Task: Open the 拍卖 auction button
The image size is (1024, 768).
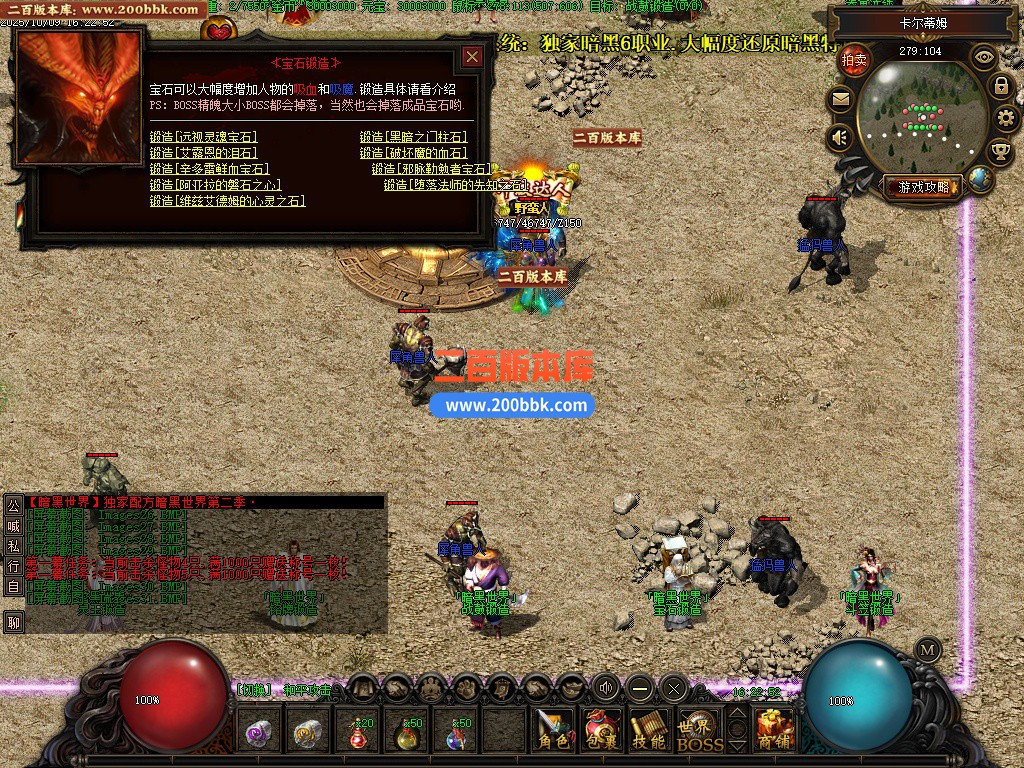Action: (x=854, y=60)
